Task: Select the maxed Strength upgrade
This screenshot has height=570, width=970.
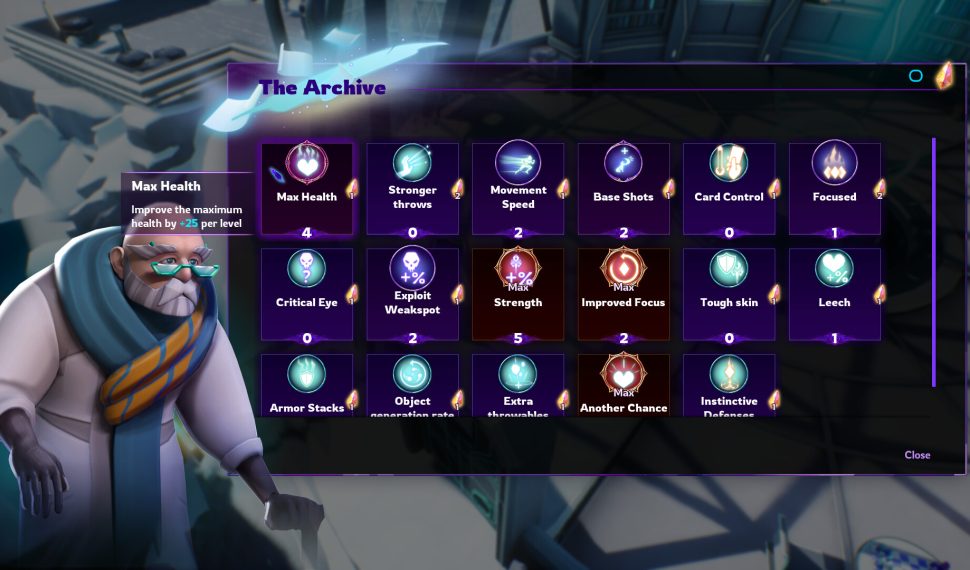Action: 518,294
